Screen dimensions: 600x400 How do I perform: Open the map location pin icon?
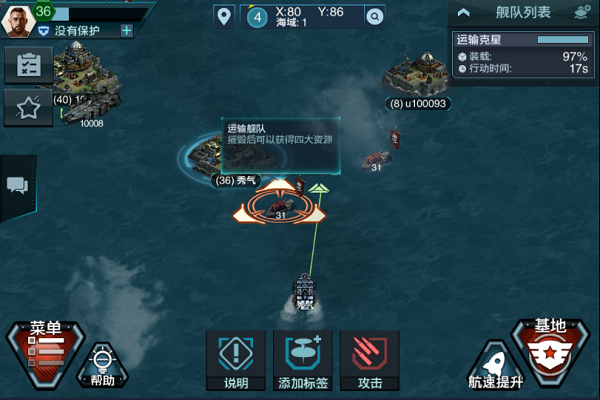pos(223,16)
